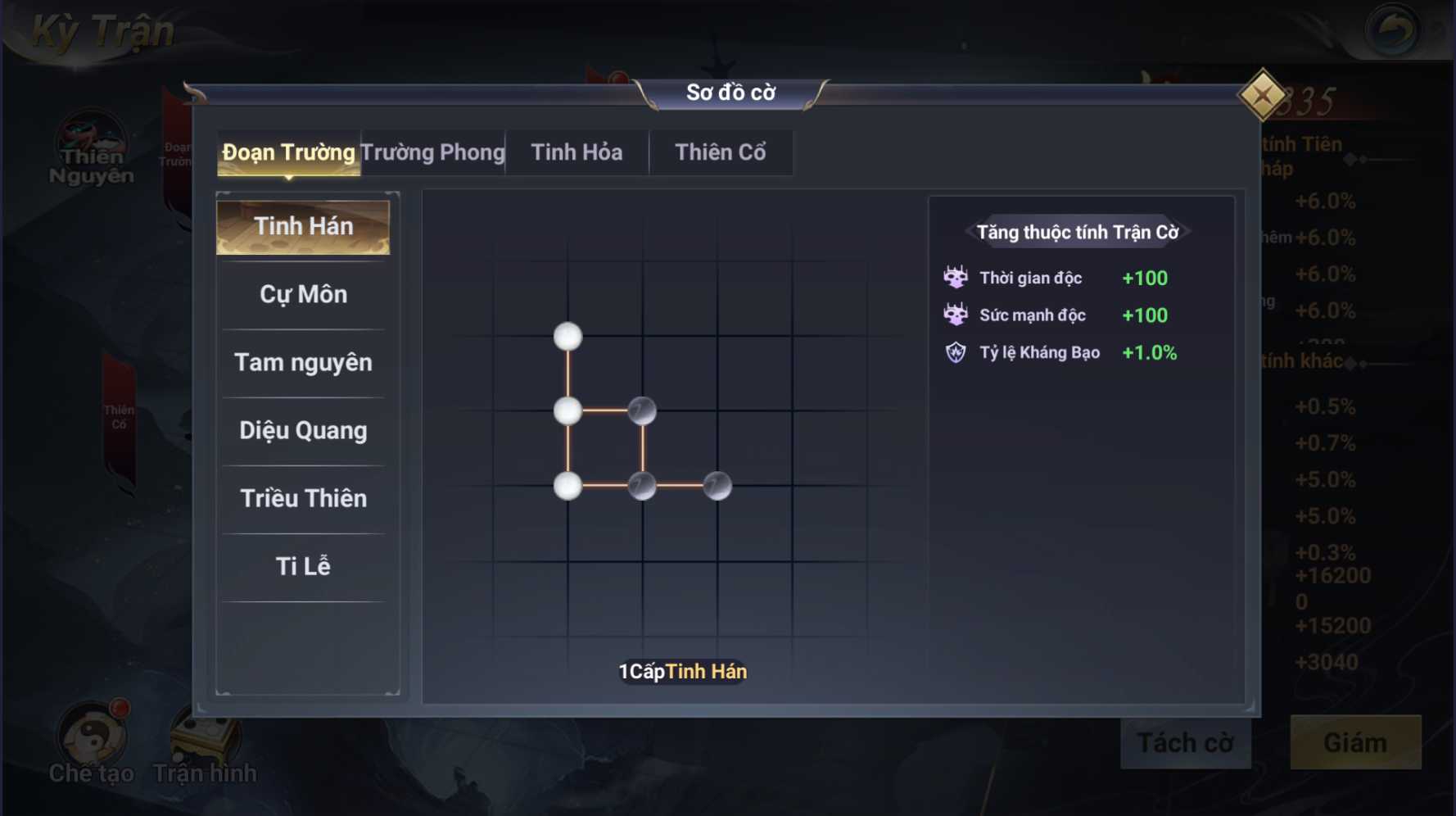Click the Tách cờ button
Viewport: 1456px width, 816px height.
click(1185, 743)
